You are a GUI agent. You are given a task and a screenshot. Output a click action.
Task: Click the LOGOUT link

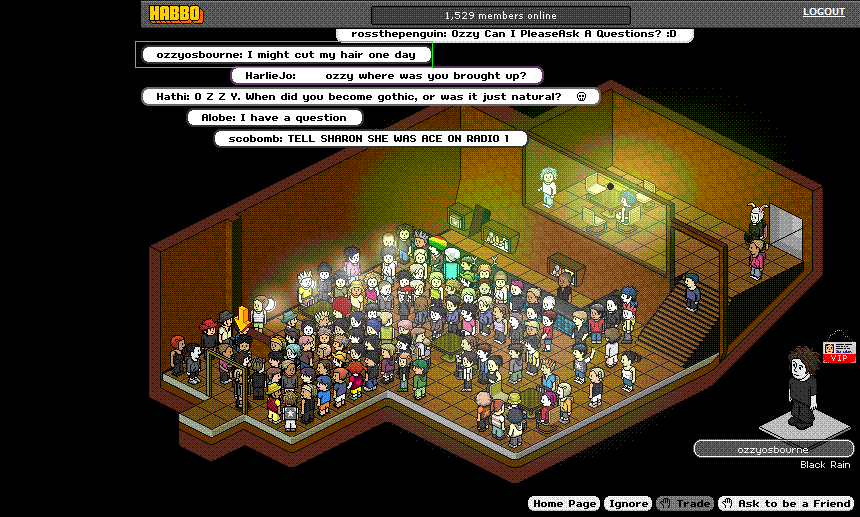click(823, 12)
